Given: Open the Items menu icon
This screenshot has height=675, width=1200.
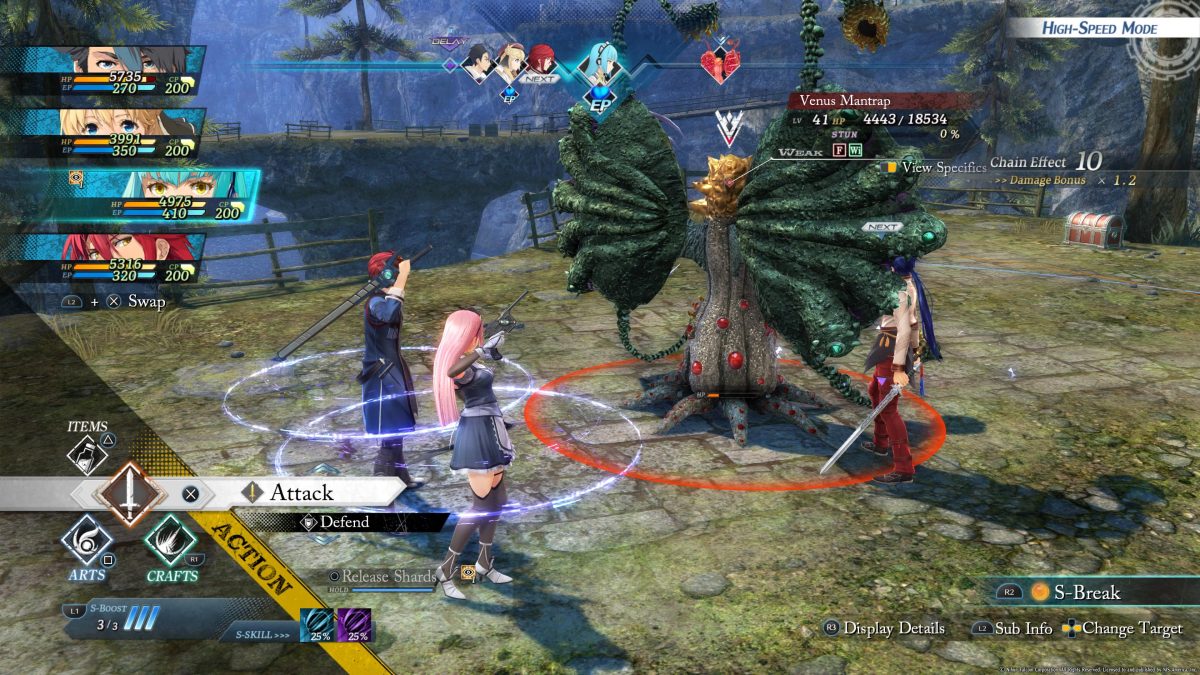Looking at the screenshot, I should click(x=88, y=453).
